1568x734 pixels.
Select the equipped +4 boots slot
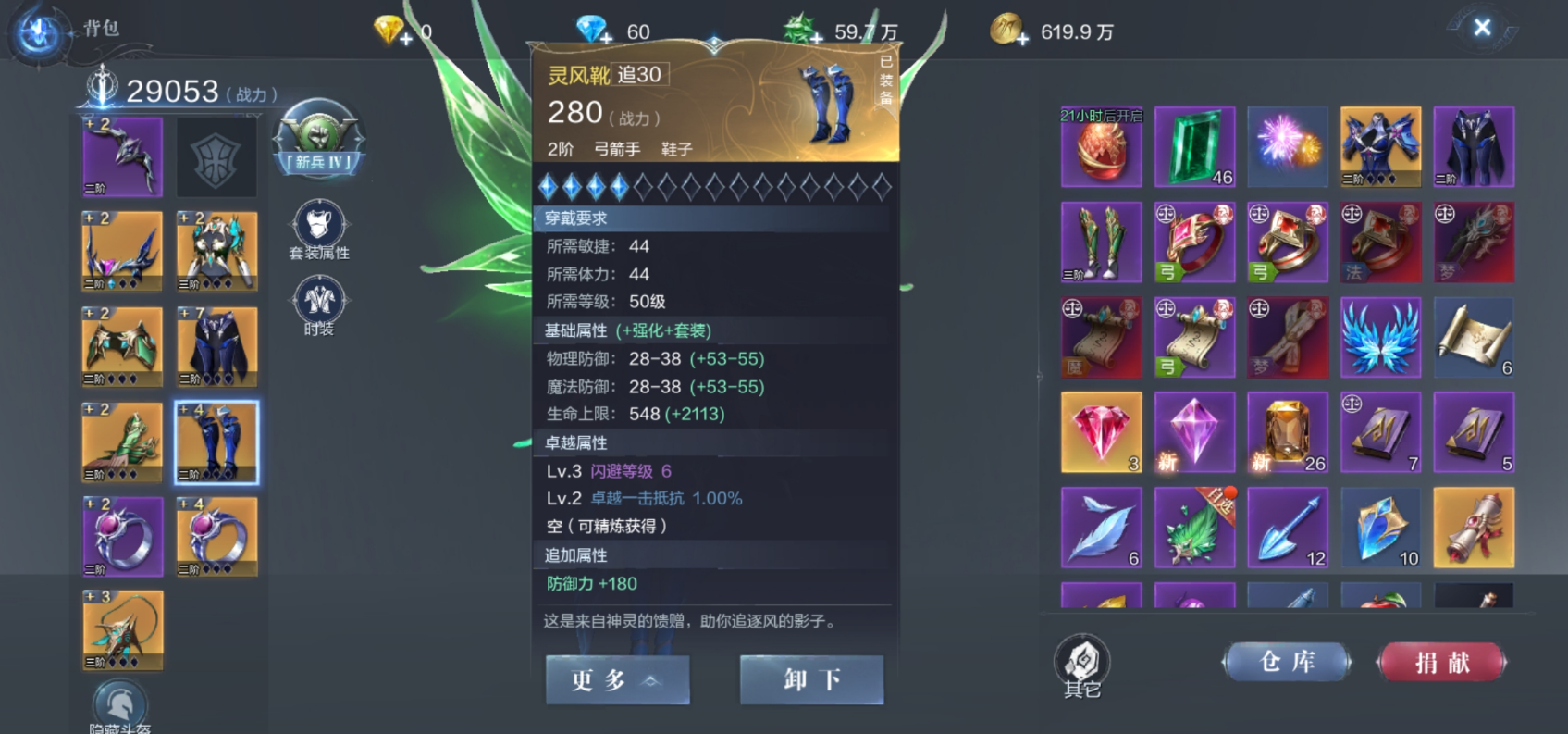(217, 442)
